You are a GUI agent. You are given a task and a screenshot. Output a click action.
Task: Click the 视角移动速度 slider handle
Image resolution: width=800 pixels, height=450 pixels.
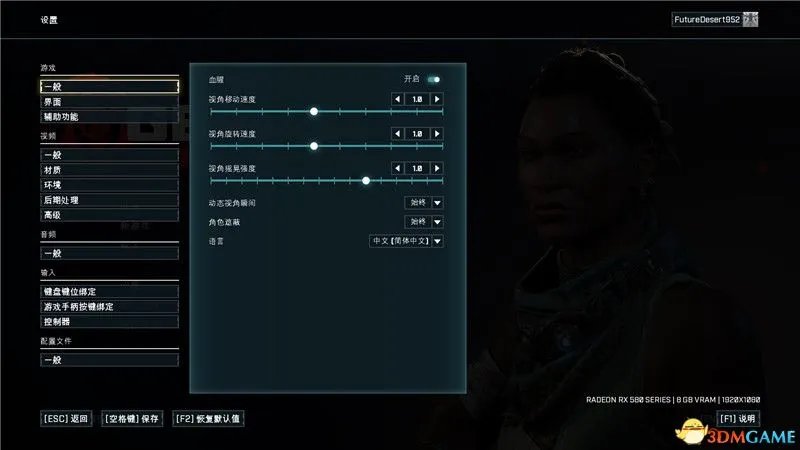[x=314, y=112]
